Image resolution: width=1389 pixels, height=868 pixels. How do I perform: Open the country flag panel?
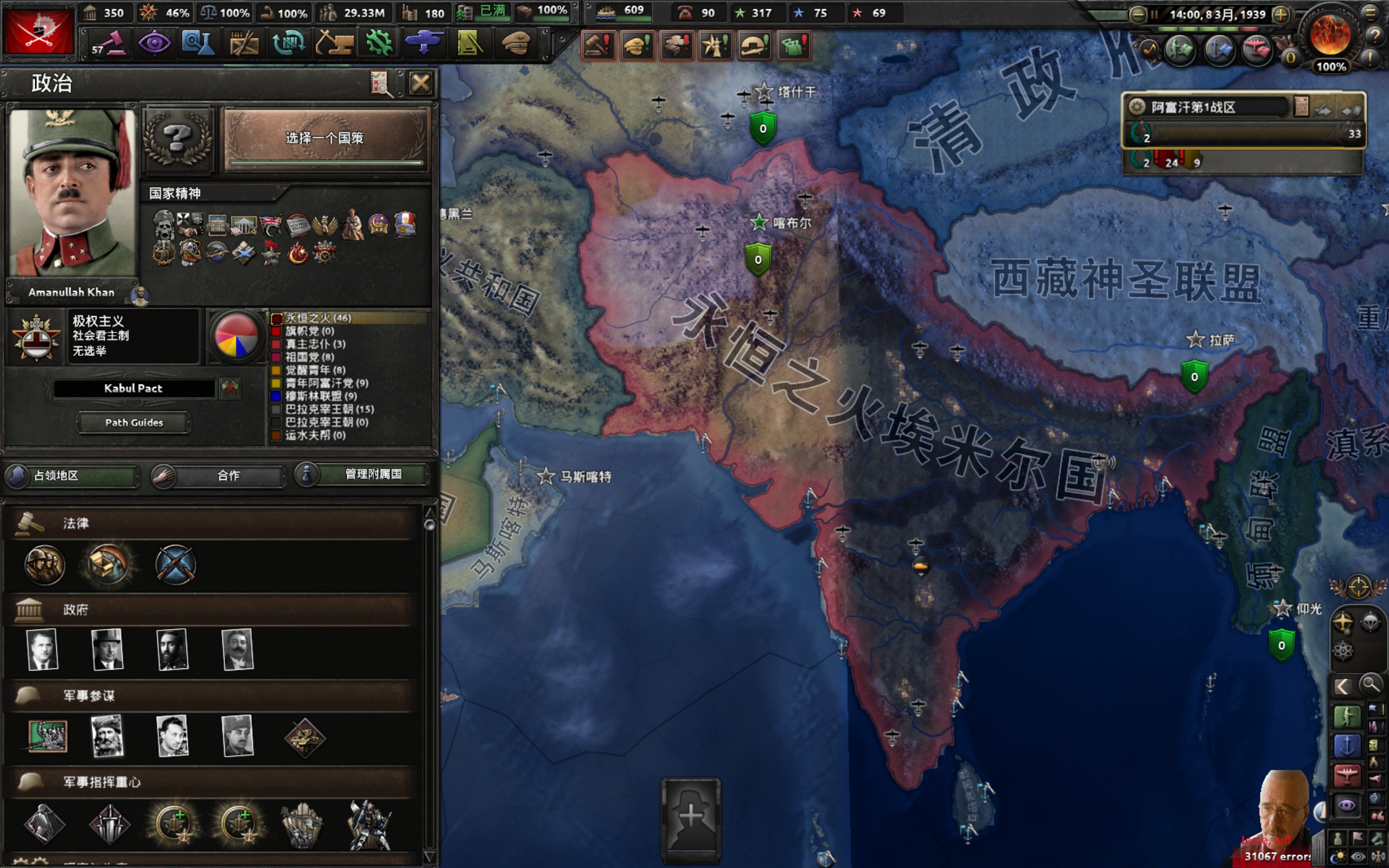(x=39, y=31)
